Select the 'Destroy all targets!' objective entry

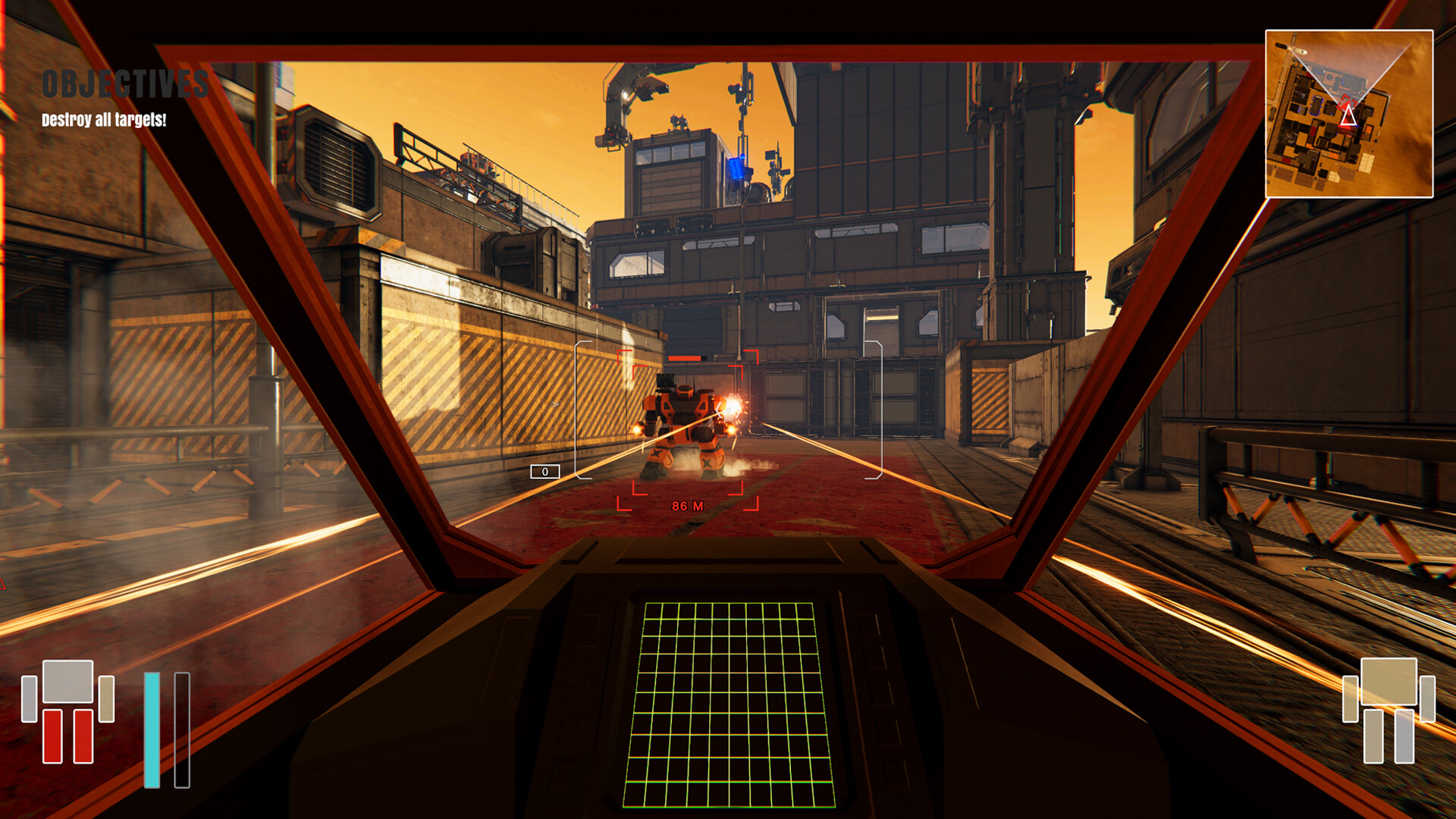[103, 118]
